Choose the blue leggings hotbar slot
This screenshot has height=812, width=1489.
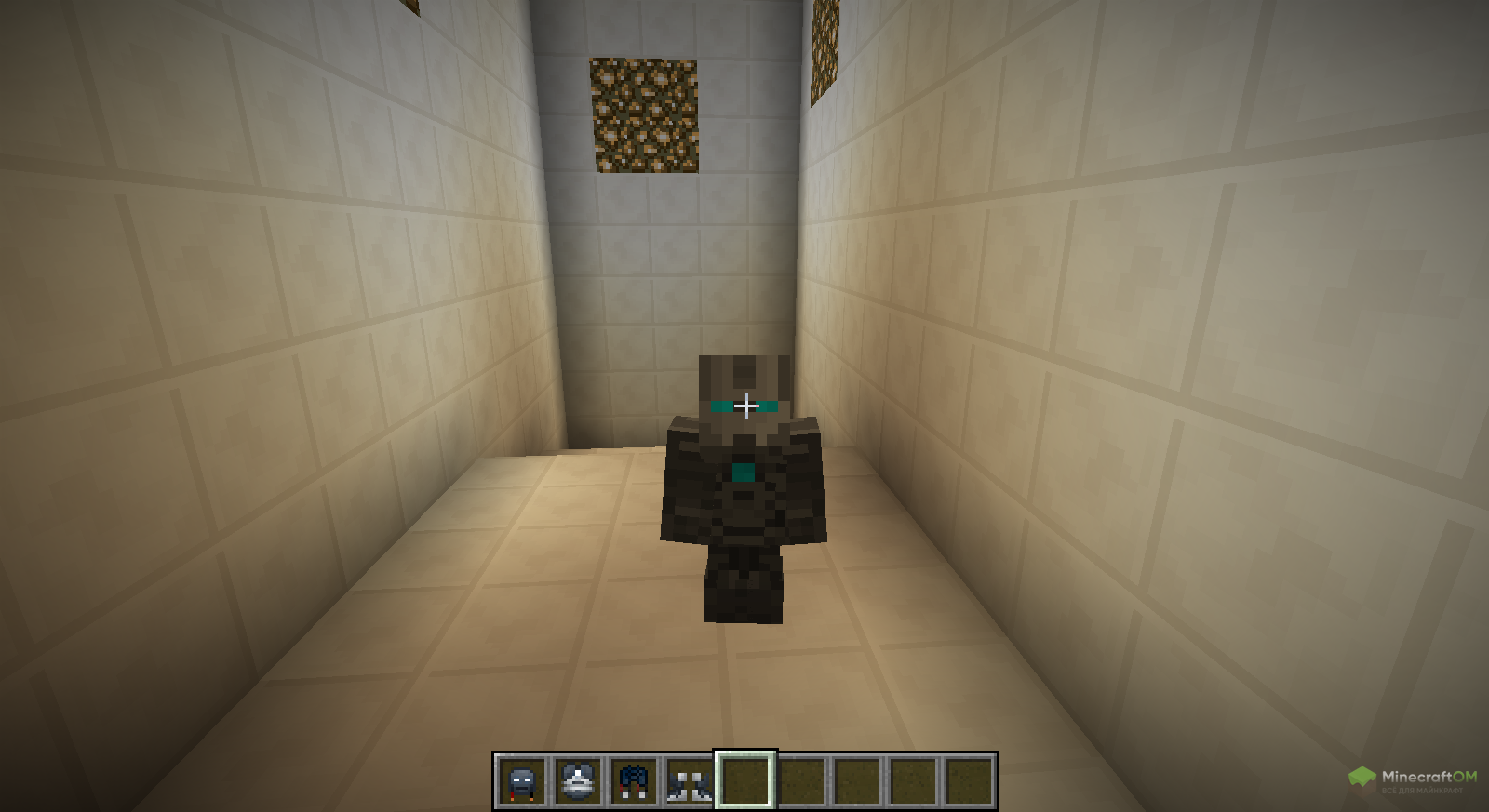click(634, 781)
